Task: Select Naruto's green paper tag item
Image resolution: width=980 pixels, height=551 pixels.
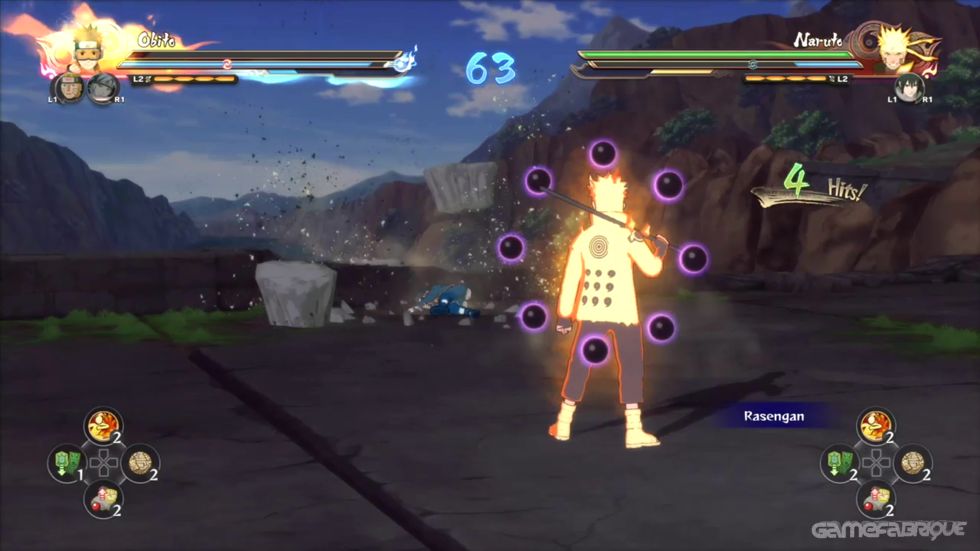Action: pos(839,463)
